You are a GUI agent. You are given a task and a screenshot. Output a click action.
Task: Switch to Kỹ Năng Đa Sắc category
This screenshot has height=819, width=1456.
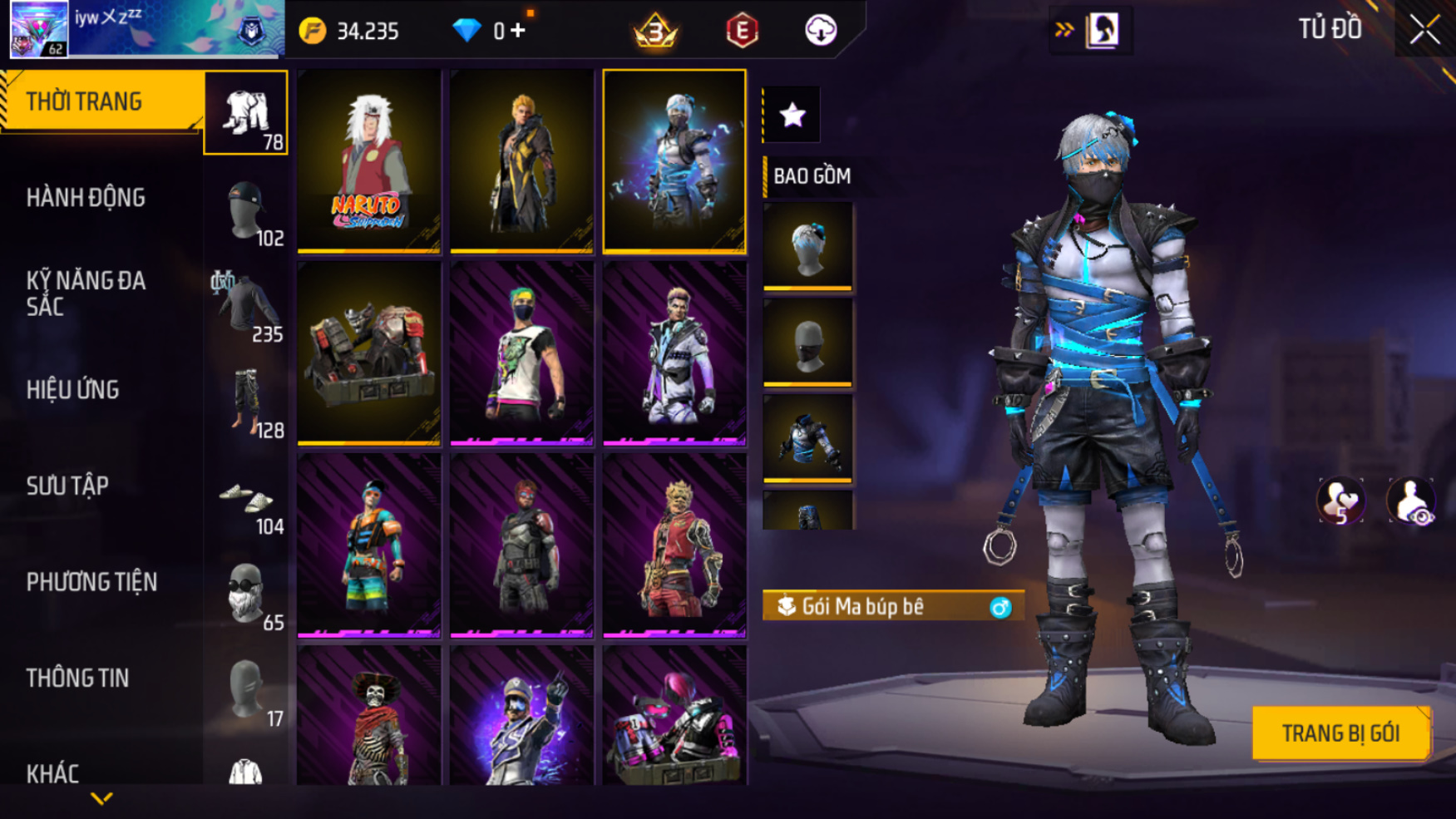[86, 294]
